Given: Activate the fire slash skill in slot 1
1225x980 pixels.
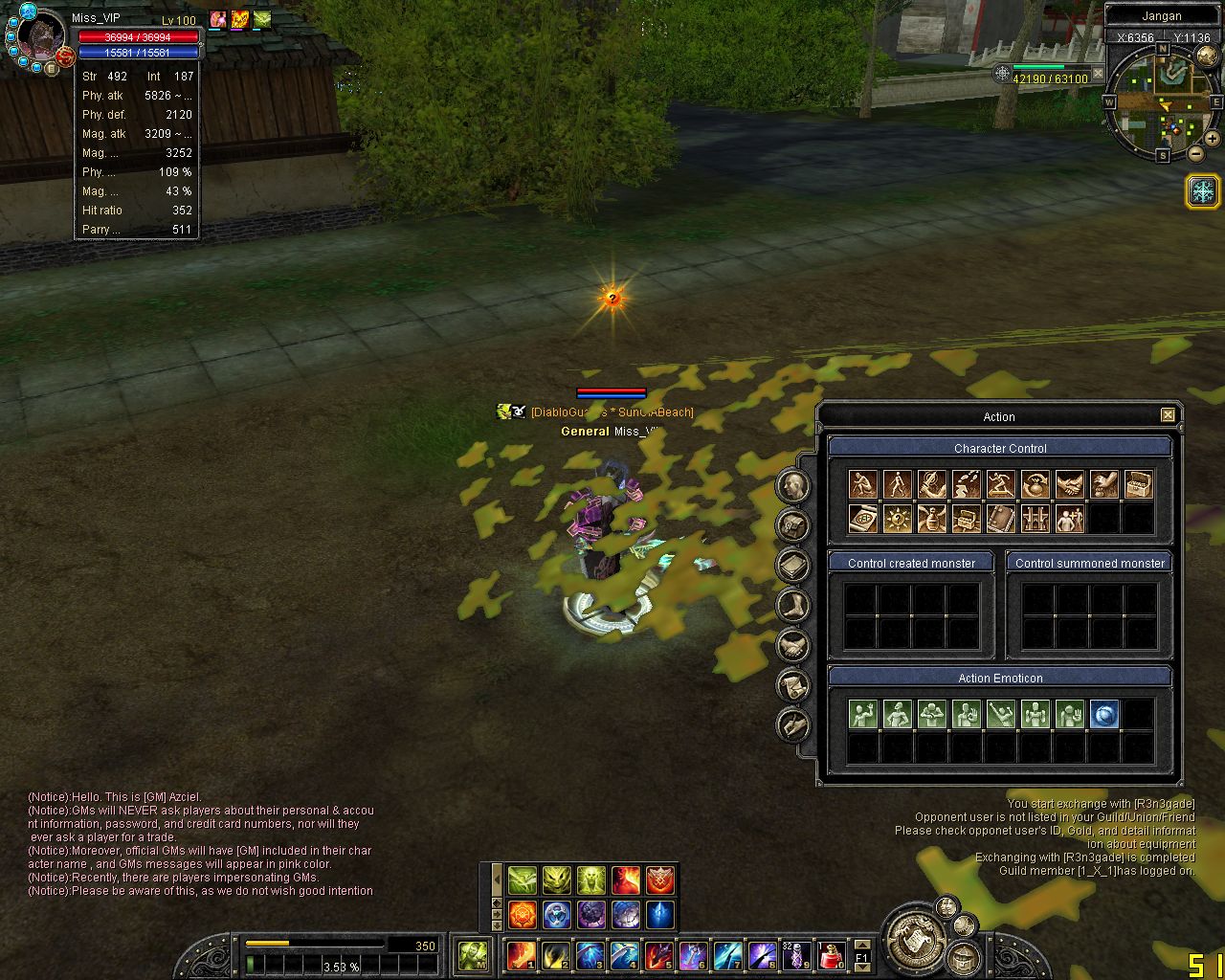Looking at the screenshot, I should [x=522, y=955].
